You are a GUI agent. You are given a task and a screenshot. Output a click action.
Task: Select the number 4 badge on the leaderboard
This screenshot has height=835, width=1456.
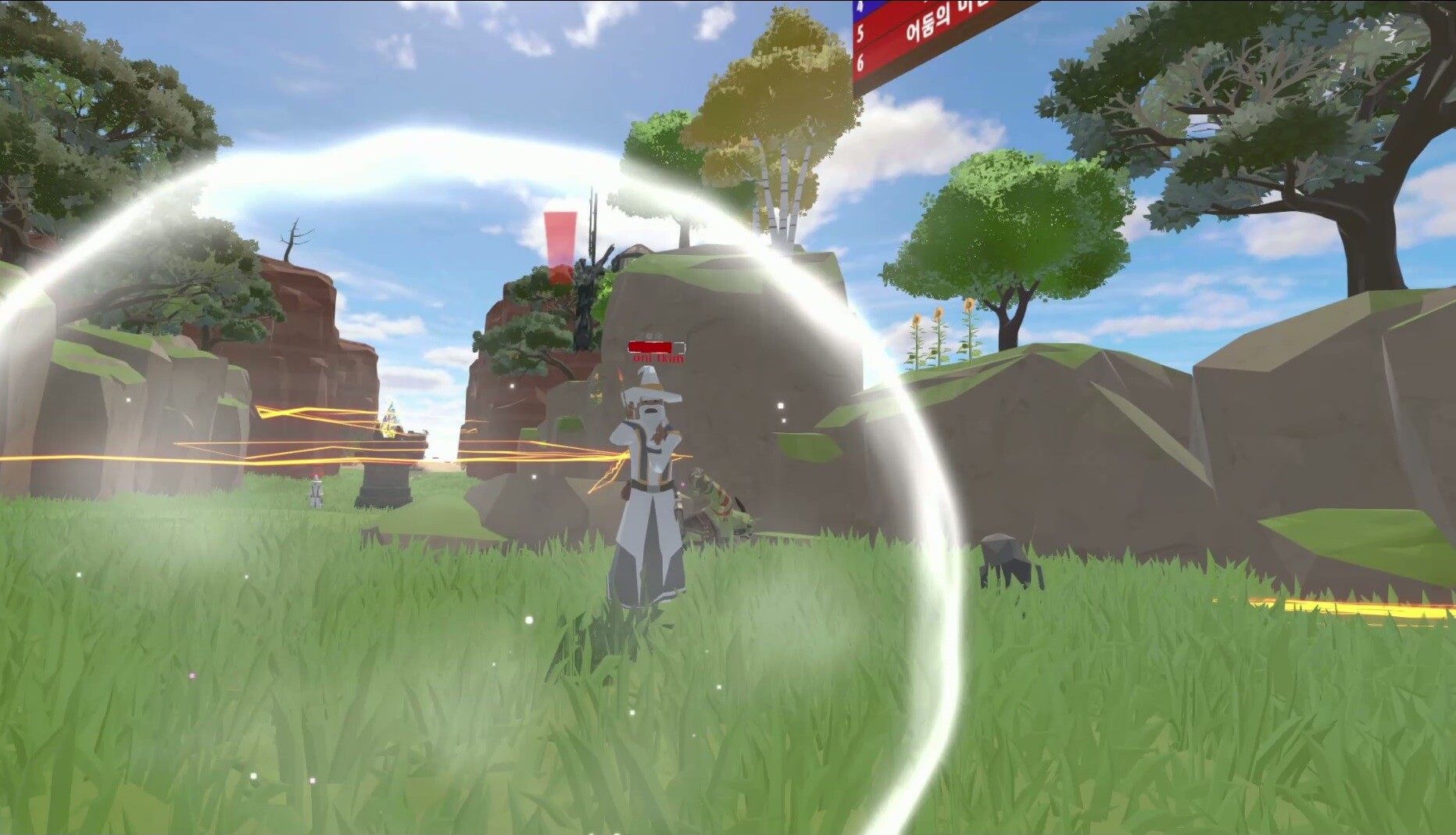[860, 8]
